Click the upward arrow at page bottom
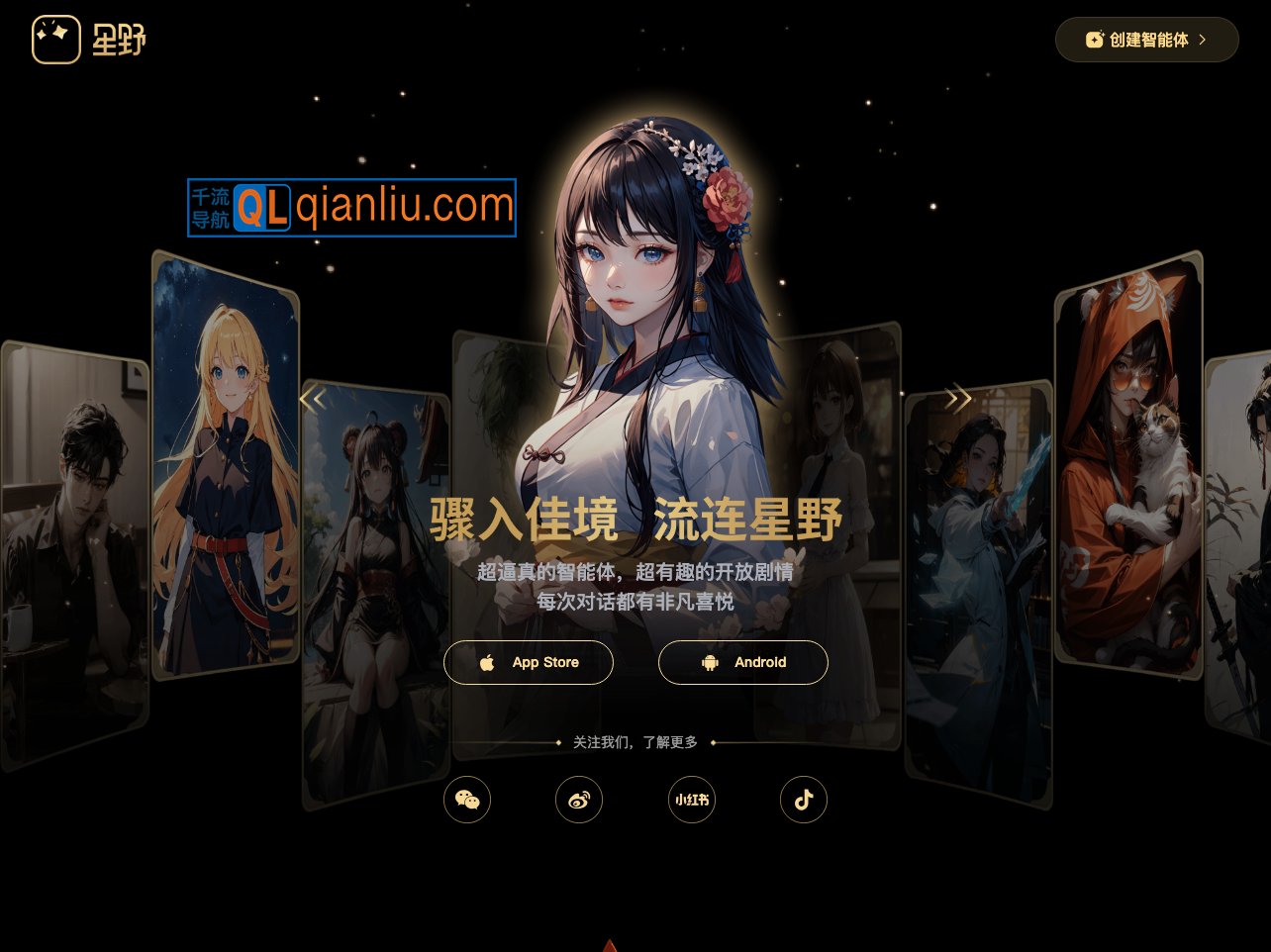1271x952 pixels. pyautogui.click(x=610, y=945)
